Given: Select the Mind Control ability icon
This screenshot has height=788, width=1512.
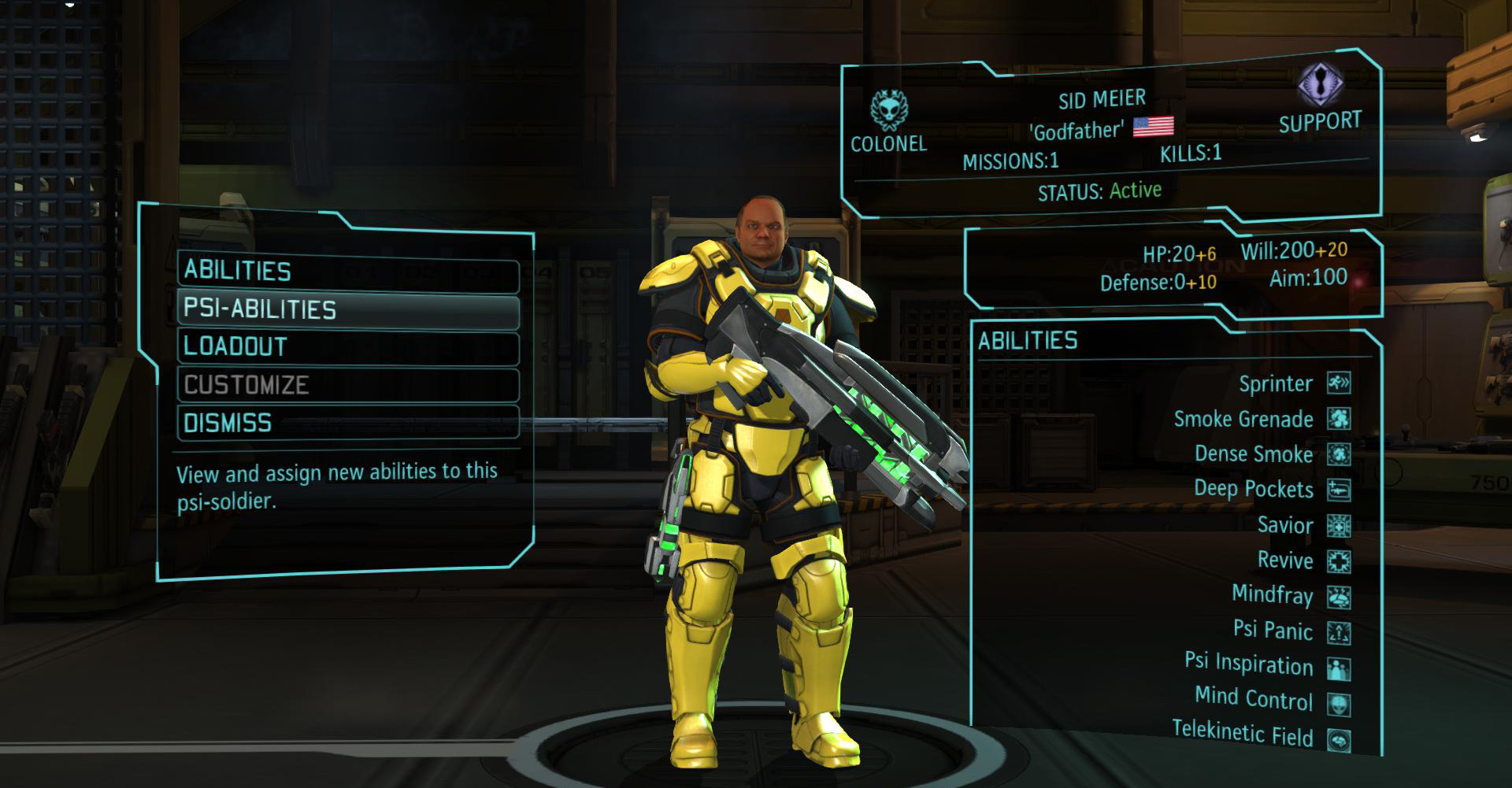Looking at the screenshot, I should pyautogui.click(x=1338, y=705).
